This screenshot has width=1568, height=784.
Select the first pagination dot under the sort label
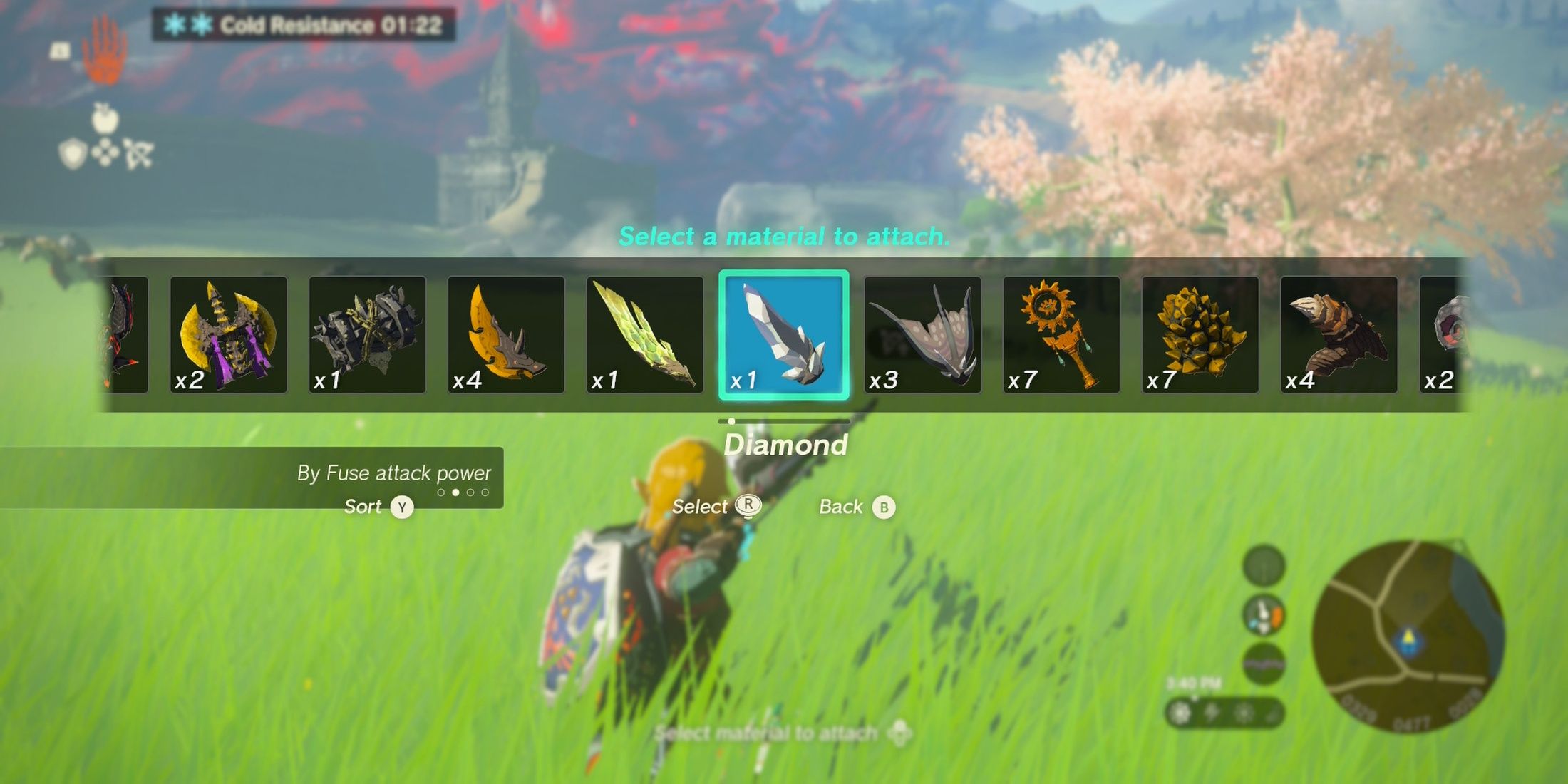click(442, 491)
